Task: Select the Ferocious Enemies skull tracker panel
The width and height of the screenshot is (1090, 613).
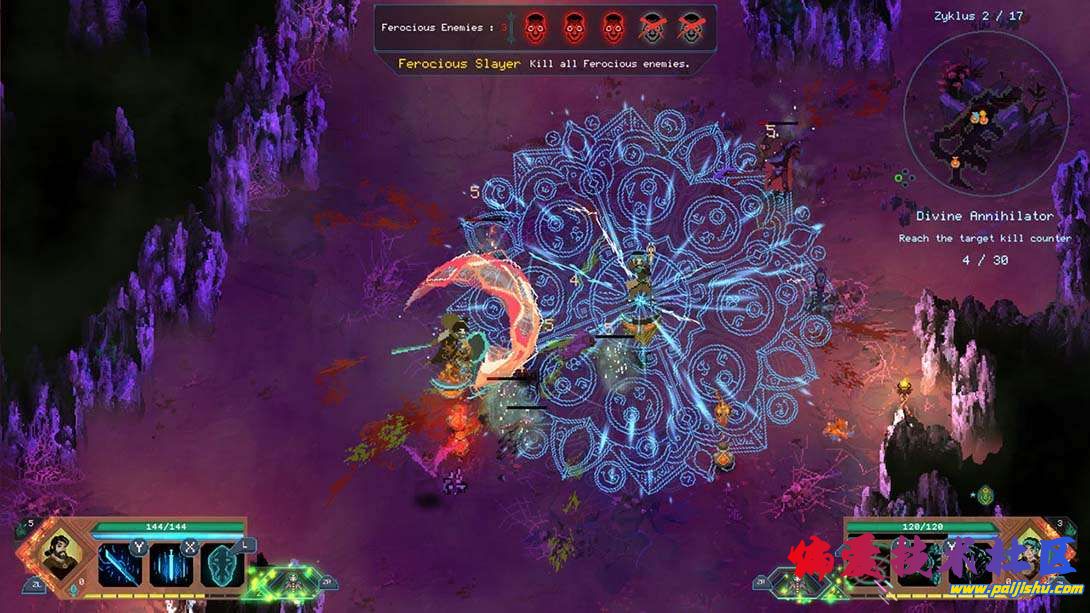Action: click(545, 27)
